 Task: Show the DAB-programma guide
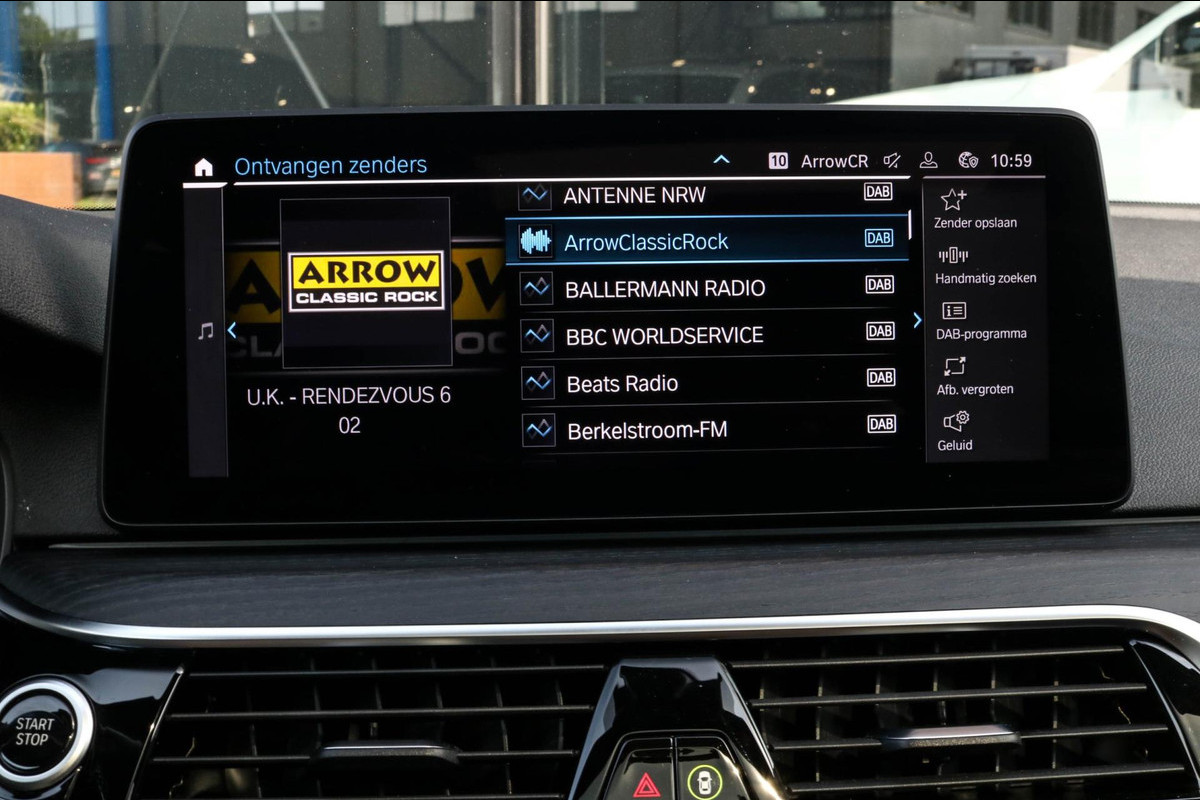click(x=981, y=320)
